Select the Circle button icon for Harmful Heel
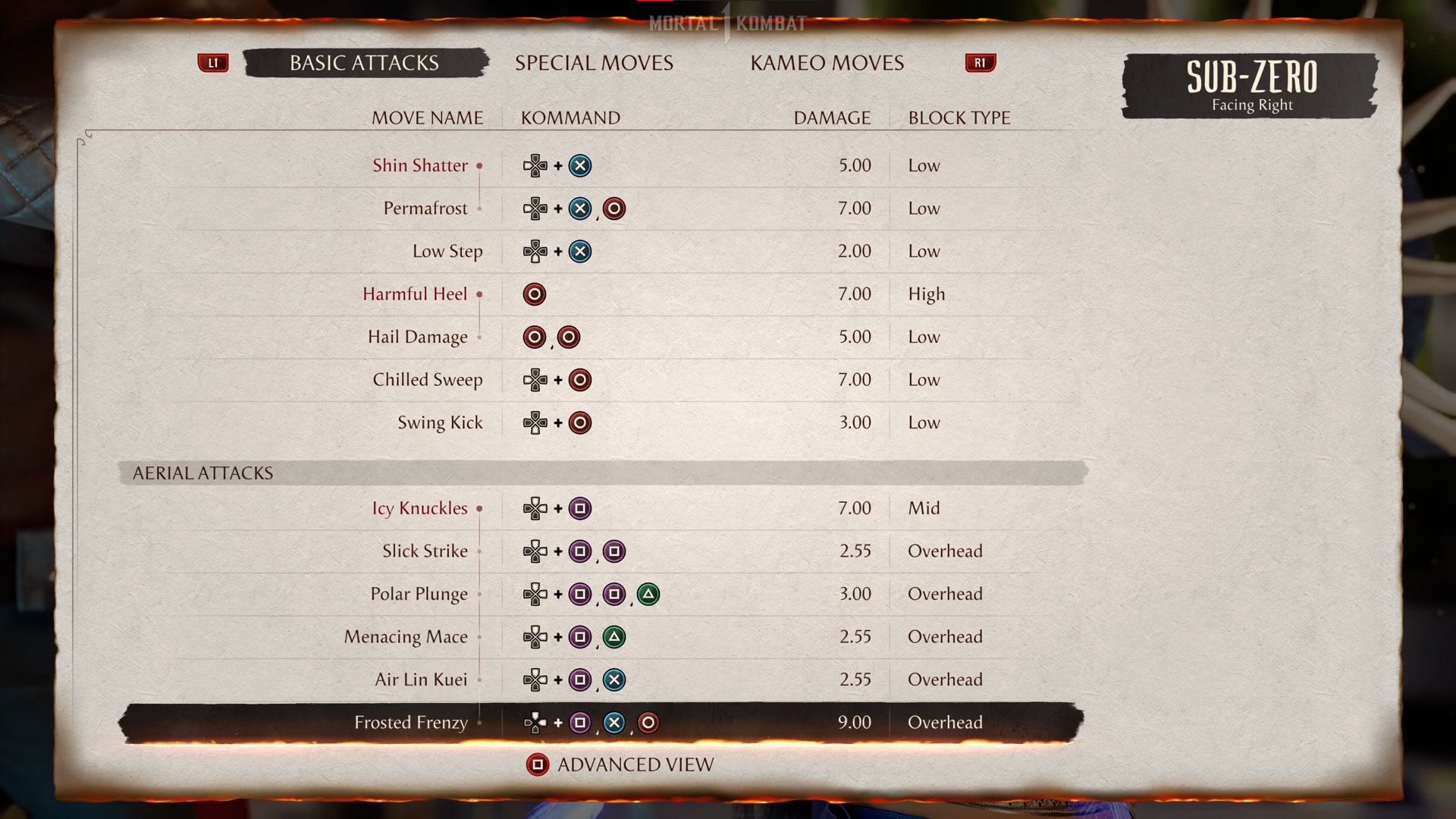The height and width of the screenshot is (819, 1456). [x=535, y=294]
